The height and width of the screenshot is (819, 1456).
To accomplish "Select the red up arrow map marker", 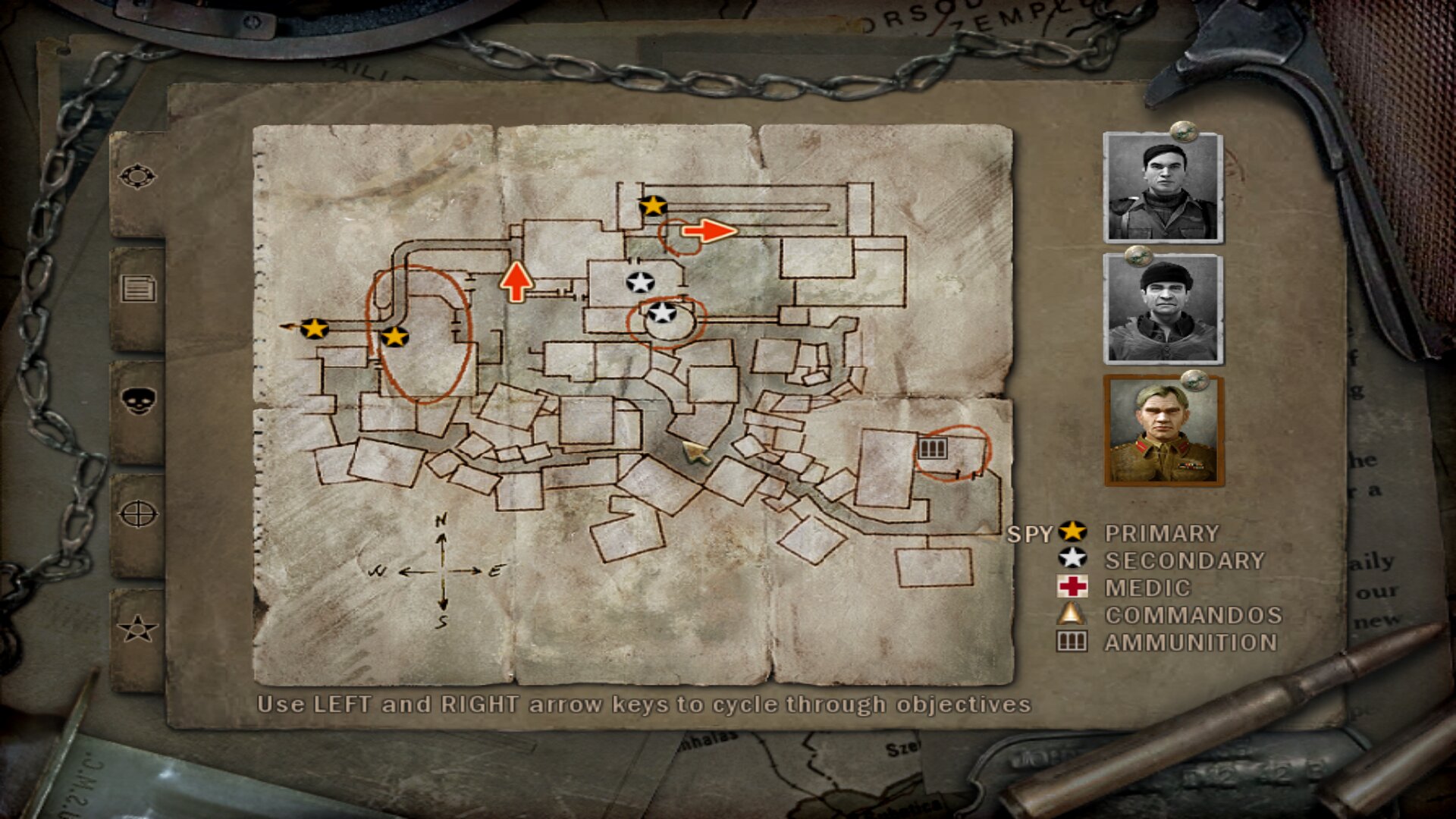I will (x=516, y=282).
